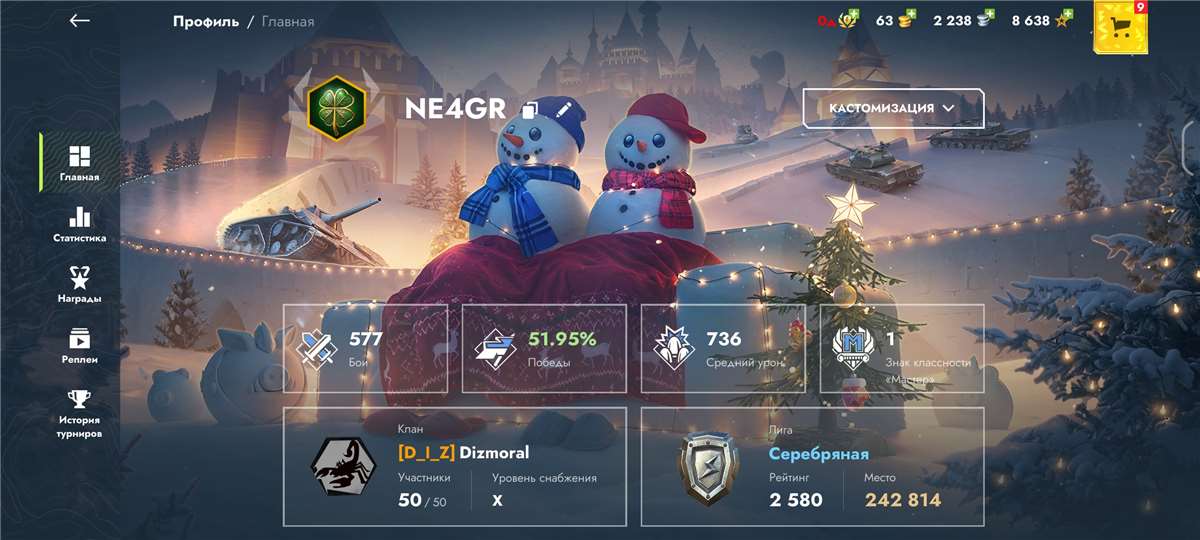Screen dimensions: 1200x540
Task: Open the Реплеи tab
Action: 79,346
